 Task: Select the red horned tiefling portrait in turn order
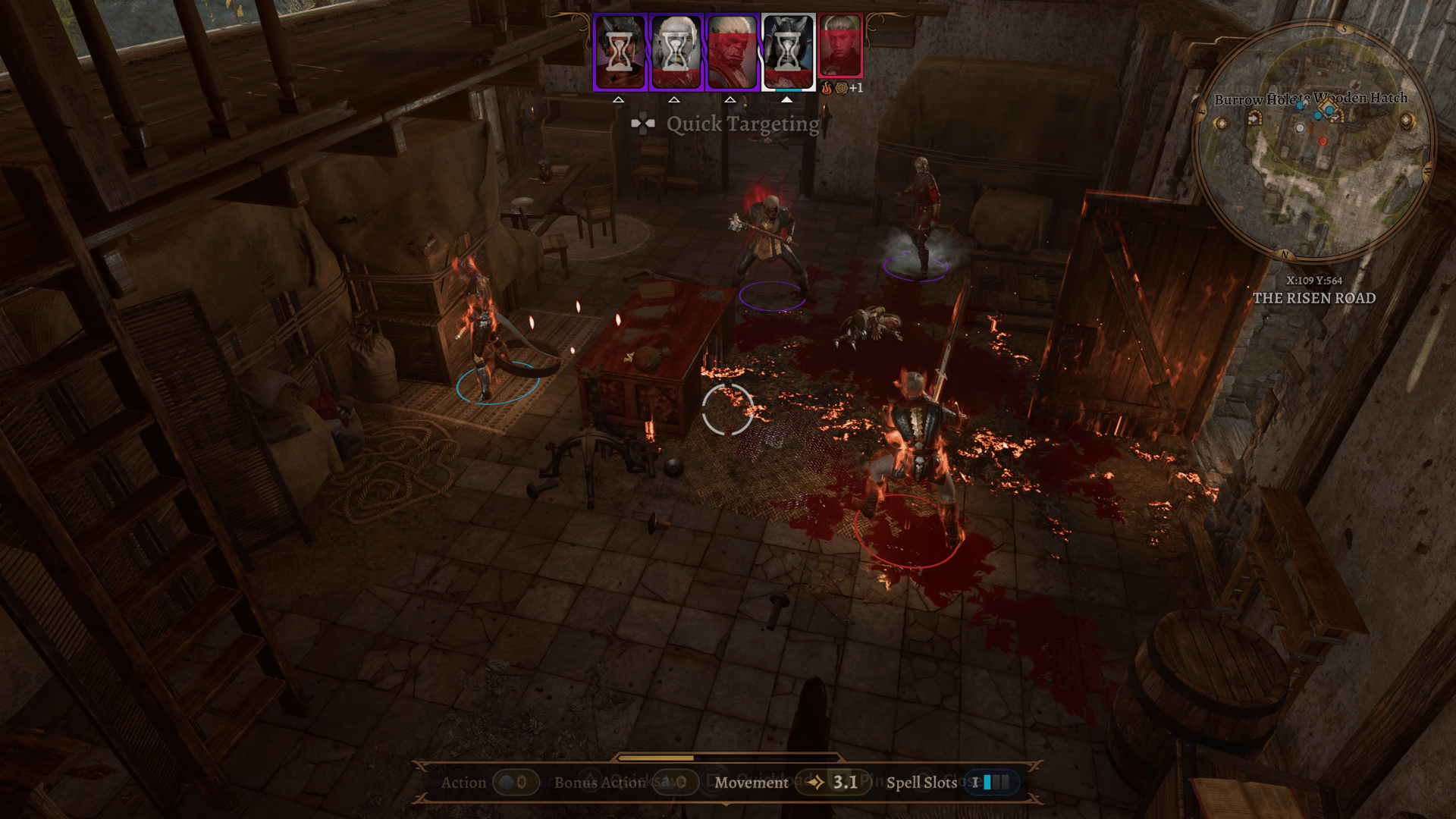tap(620, 52)
